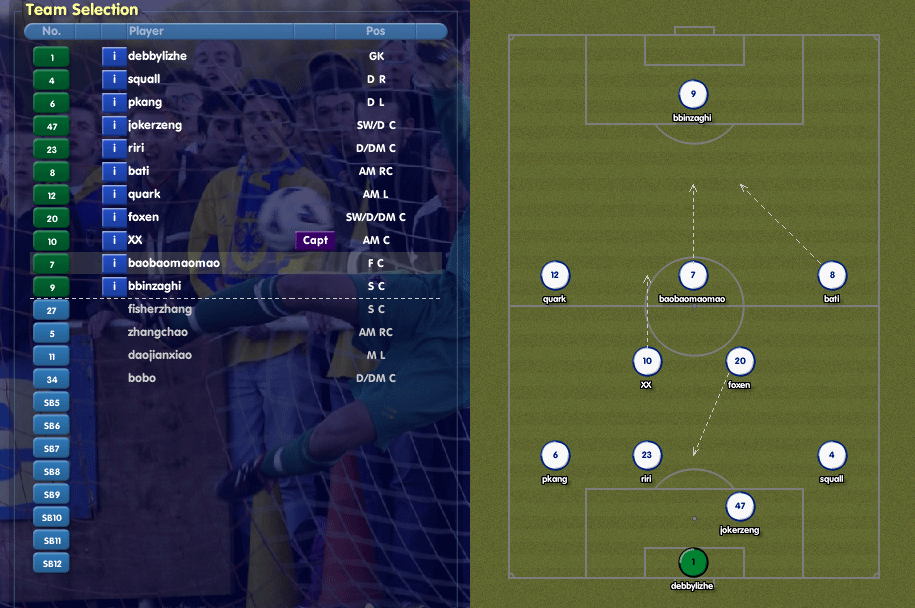The image size is (915, 608).
Task: Pick the number 8 bati marker on pitch
Action: [831, 275]
